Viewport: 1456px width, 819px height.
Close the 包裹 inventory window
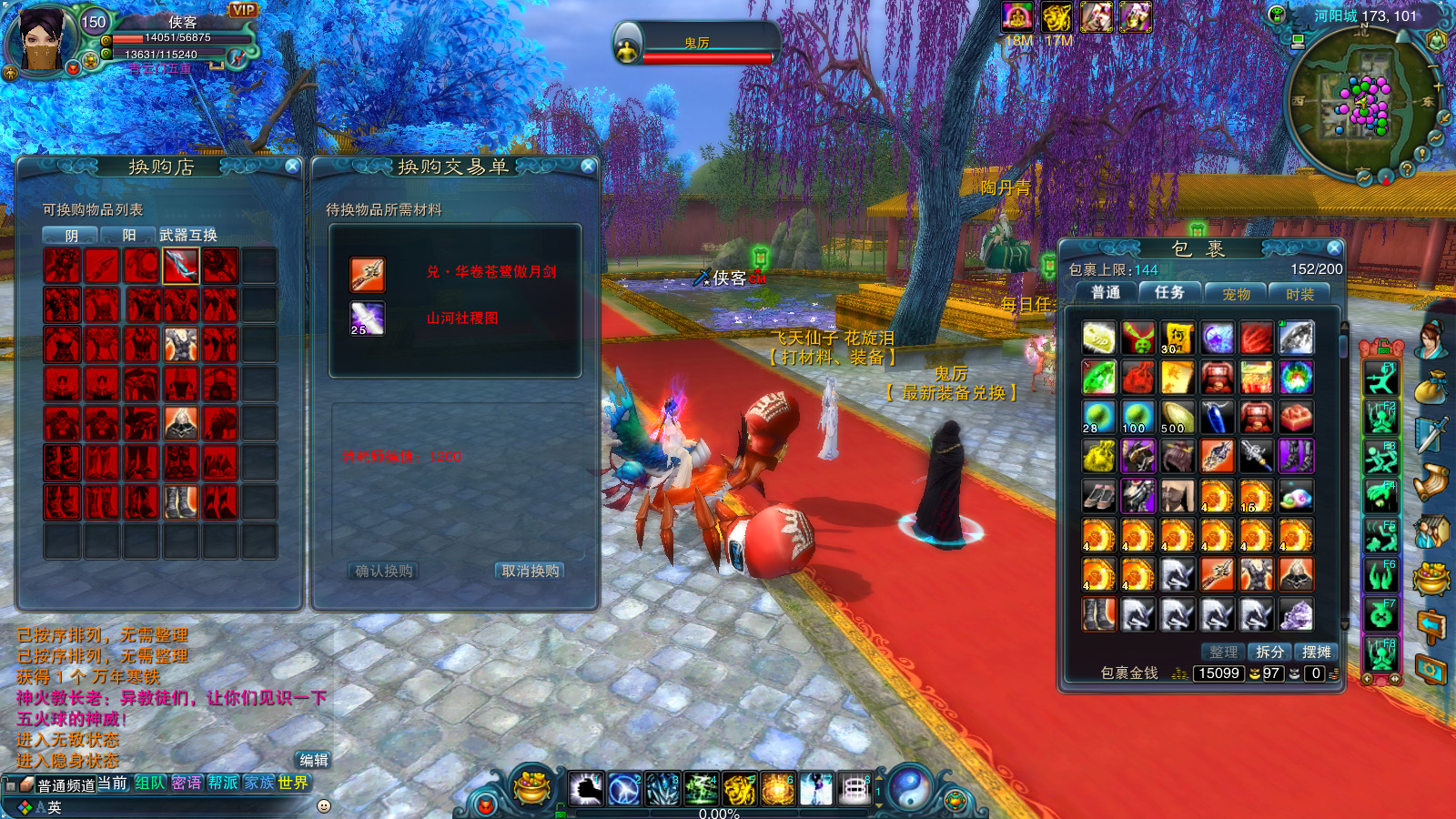tap(1334, 248)
